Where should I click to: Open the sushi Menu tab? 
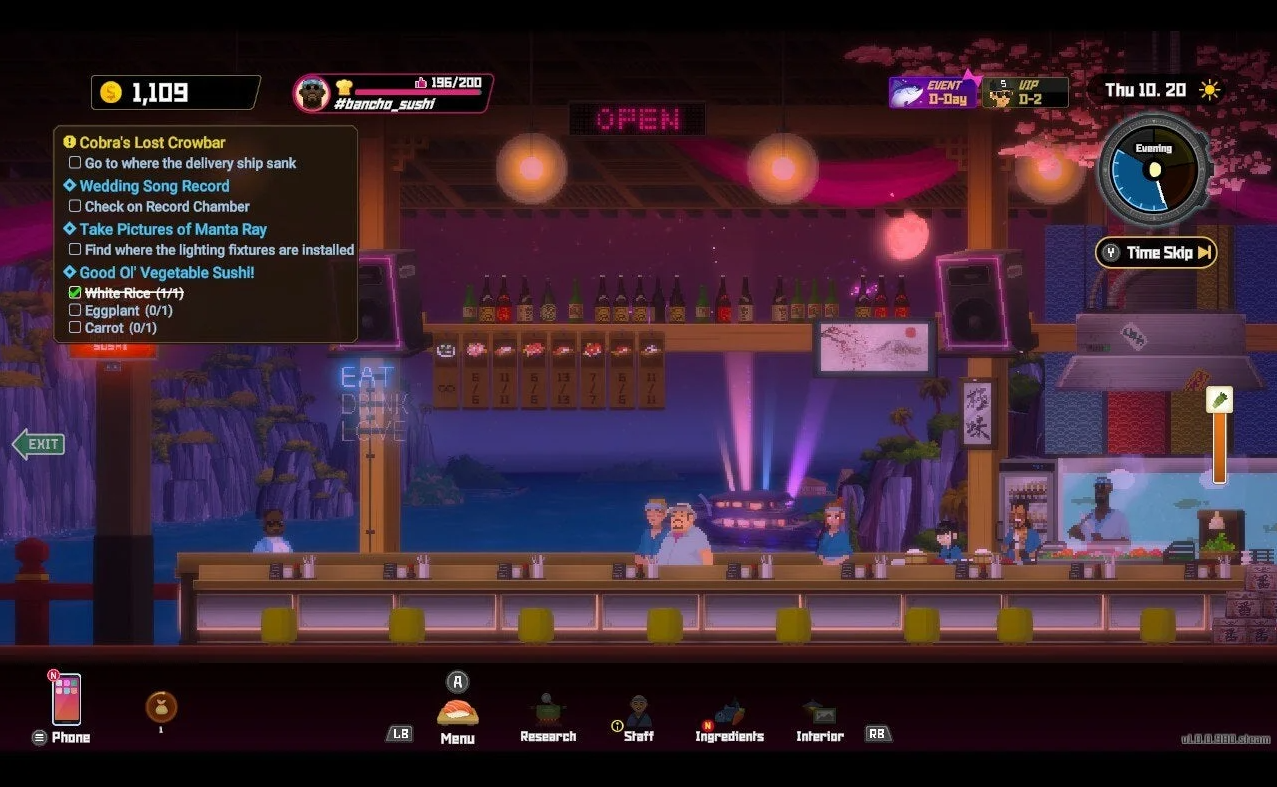click(457, 714)
